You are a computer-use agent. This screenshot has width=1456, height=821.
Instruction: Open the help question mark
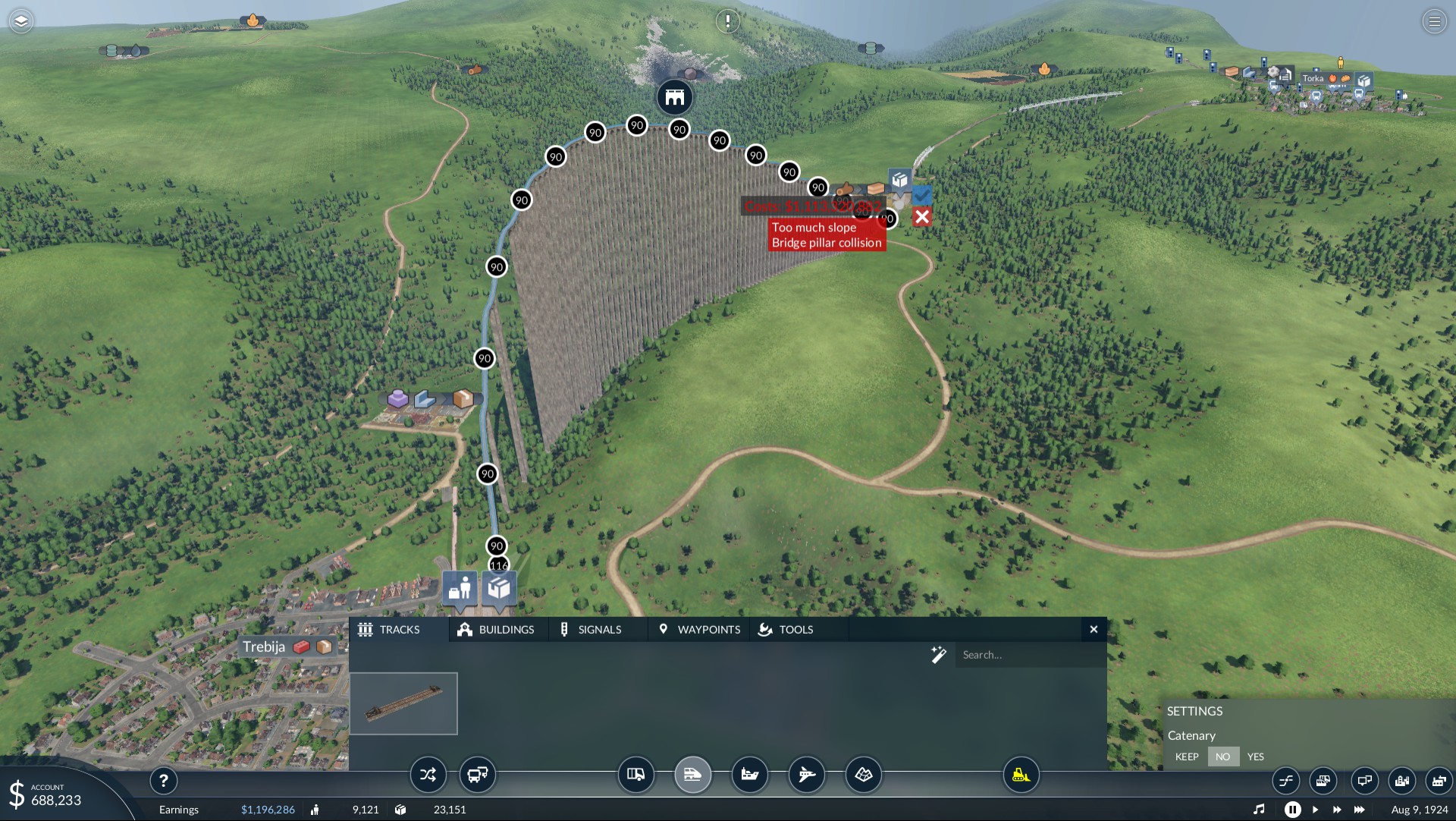point(163,780)
